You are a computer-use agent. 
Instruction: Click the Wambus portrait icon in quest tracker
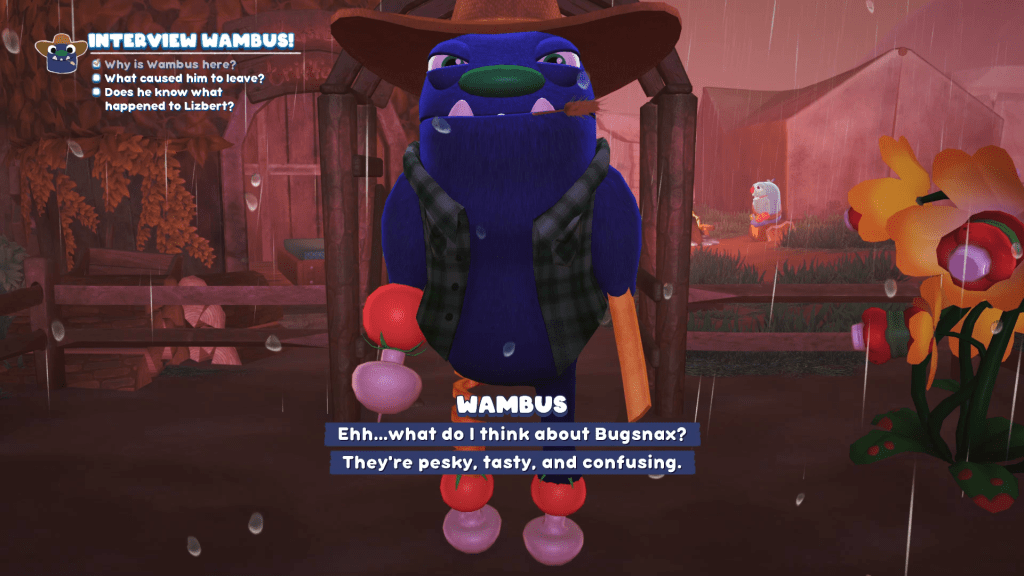60,54
